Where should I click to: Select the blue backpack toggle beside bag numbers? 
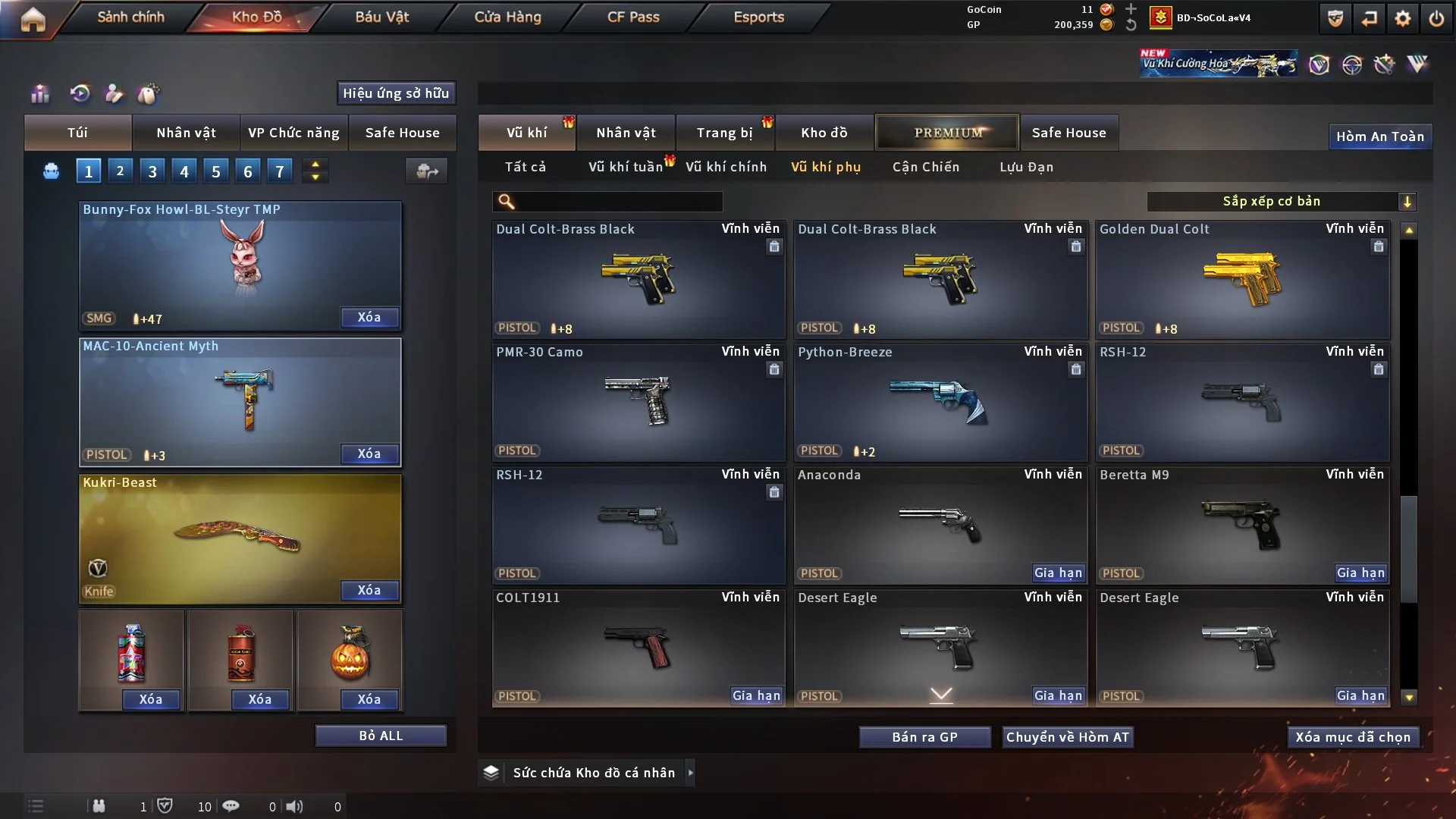coord(50,171)
